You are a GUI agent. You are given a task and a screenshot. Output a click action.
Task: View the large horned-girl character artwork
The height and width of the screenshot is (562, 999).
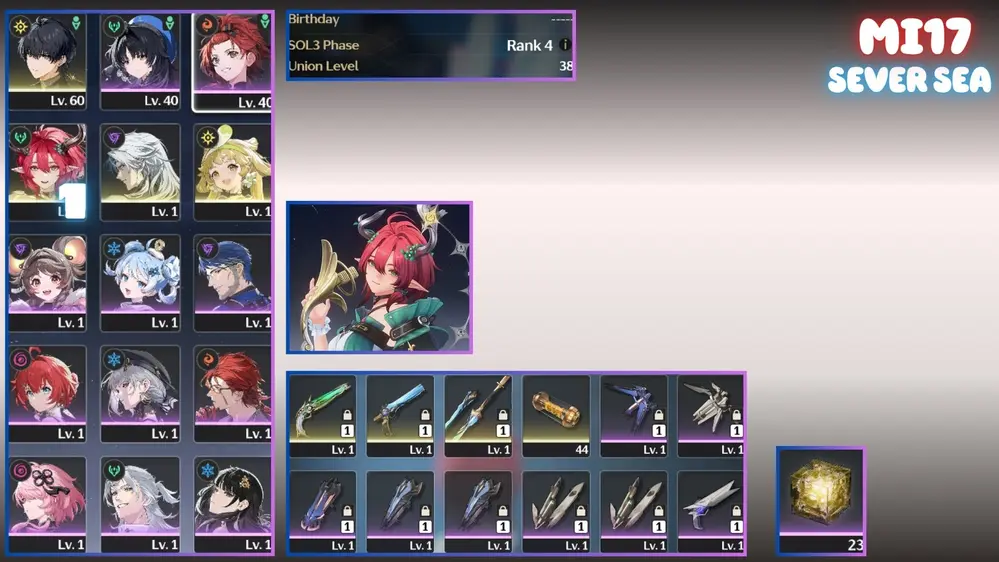point(379,278)
